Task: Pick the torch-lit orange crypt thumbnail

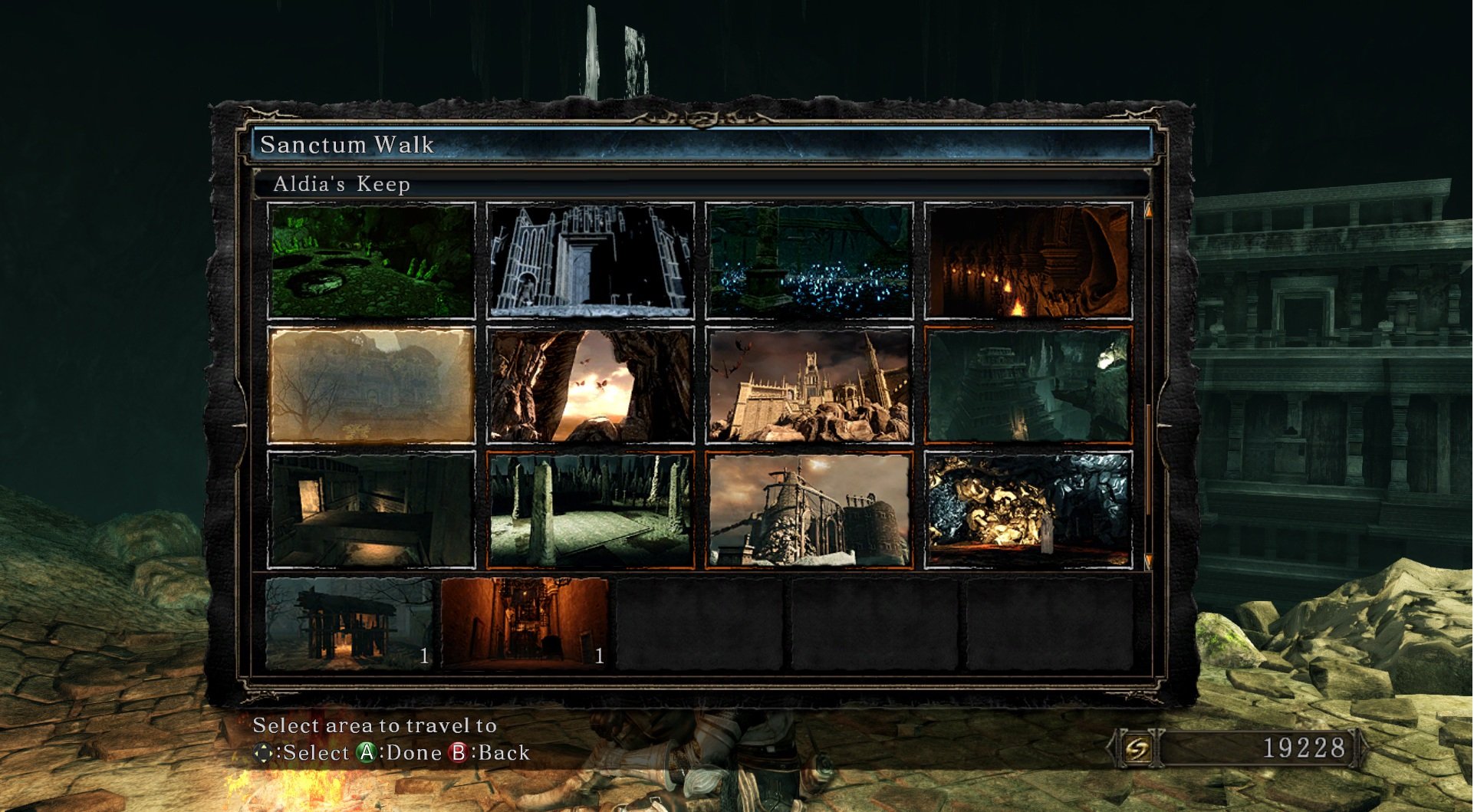Action: coord(1028,261)
